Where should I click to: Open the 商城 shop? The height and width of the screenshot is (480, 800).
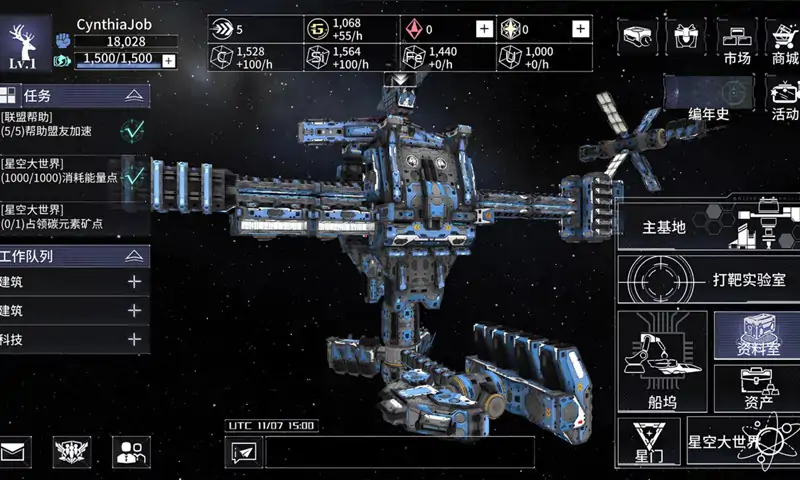(x=784, y=43)
